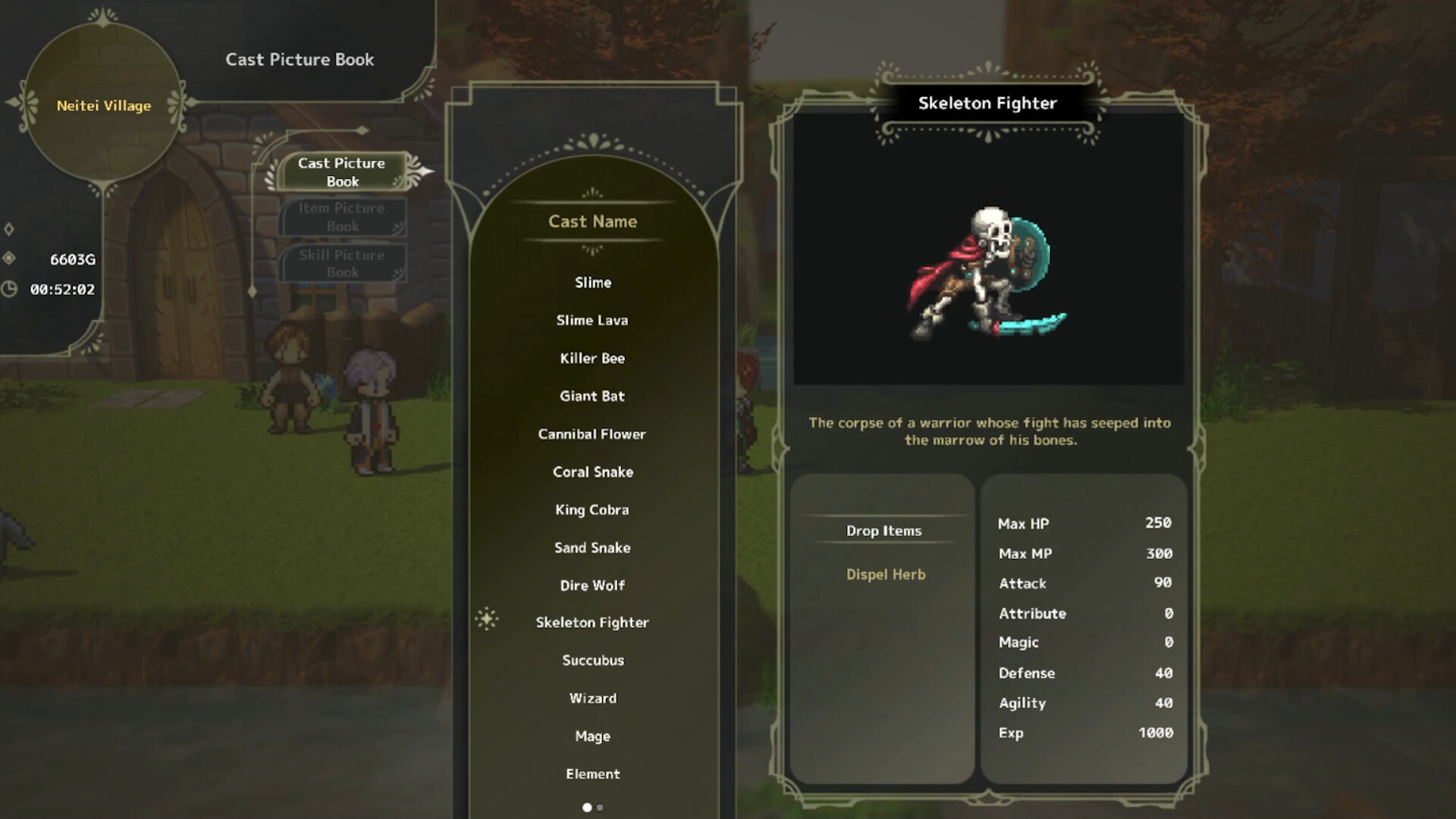The width and height of the screenshot is (1456, 819).
Task: Click the sparkle icon beside Skeleton Fighter
Action: [x=488, y=620]
